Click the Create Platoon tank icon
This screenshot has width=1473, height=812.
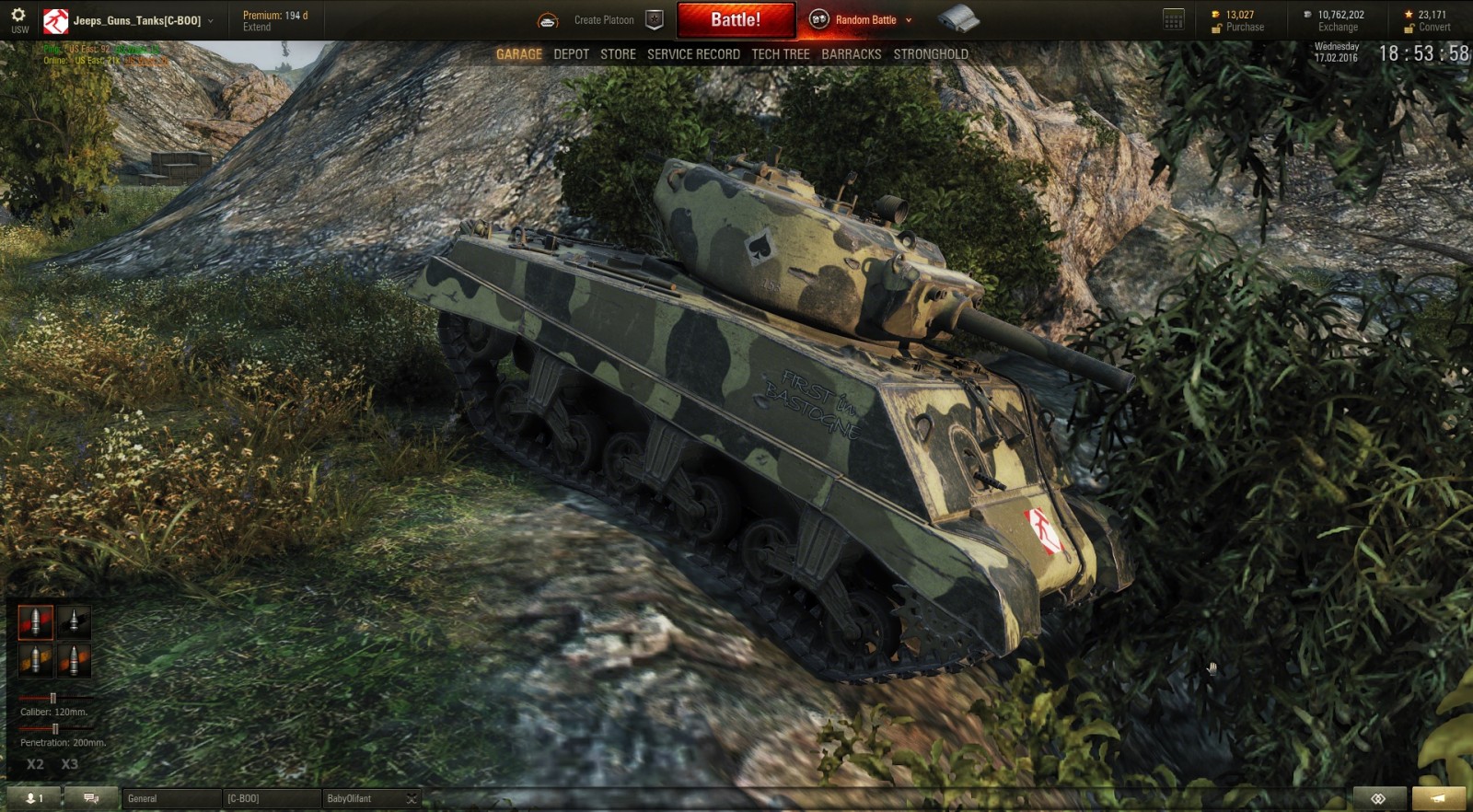(549, 19)
